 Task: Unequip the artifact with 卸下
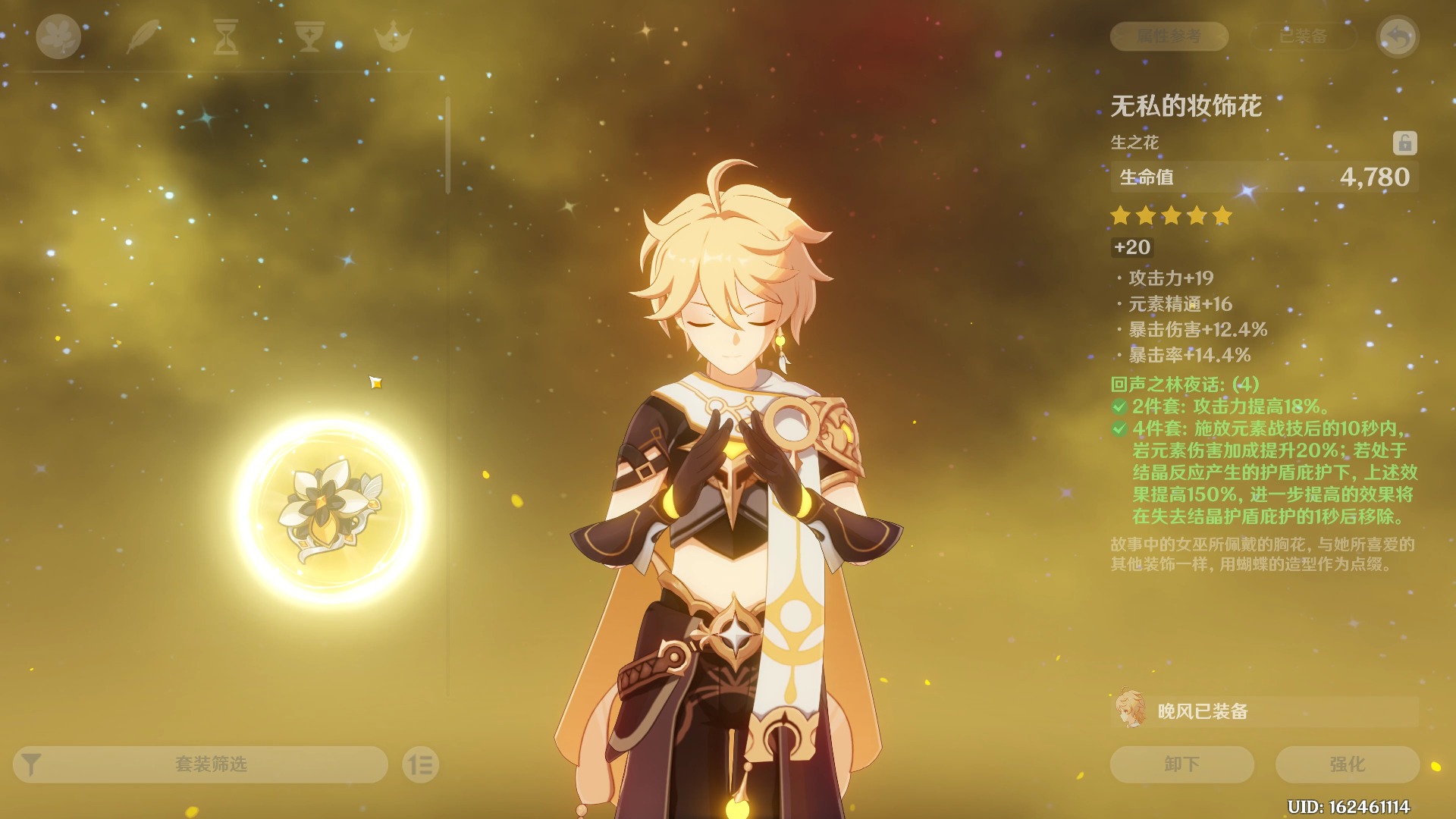click(x=1181, y=764)
